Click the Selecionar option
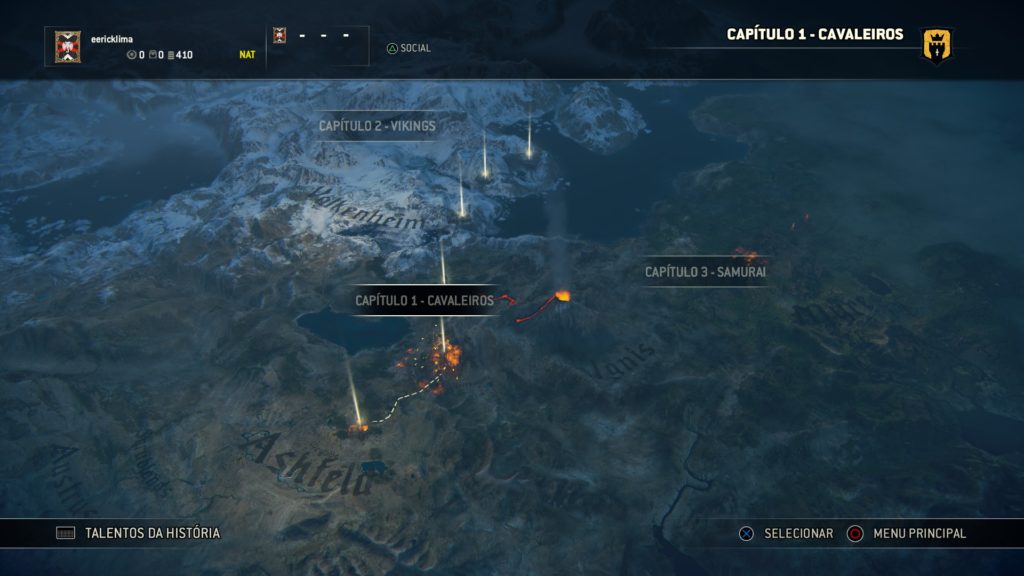1024x576 pixels. pyautogui.click(x=786, y=533)
